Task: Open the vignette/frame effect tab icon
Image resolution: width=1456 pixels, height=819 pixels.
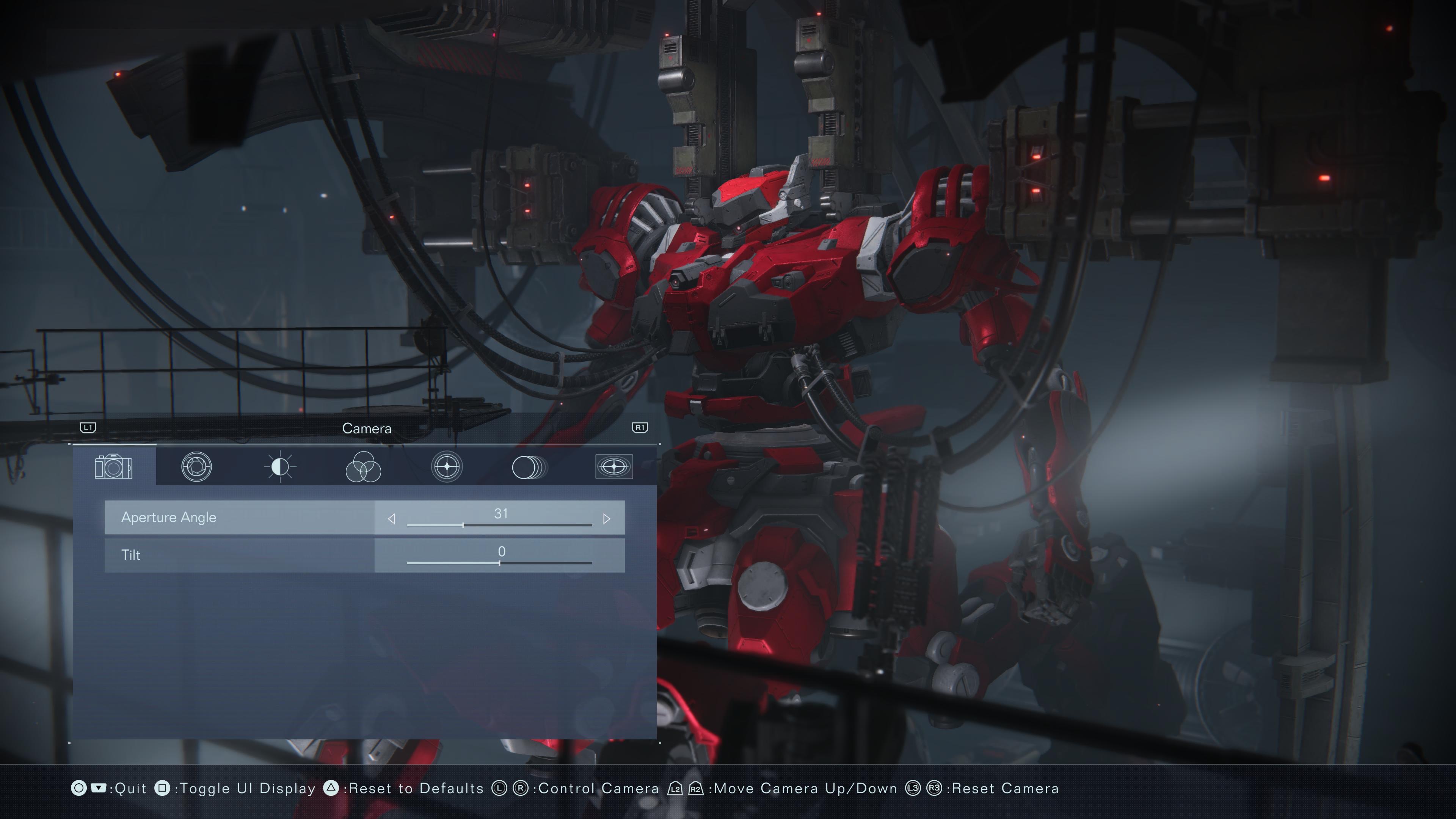Action: (x=614, y=466)
